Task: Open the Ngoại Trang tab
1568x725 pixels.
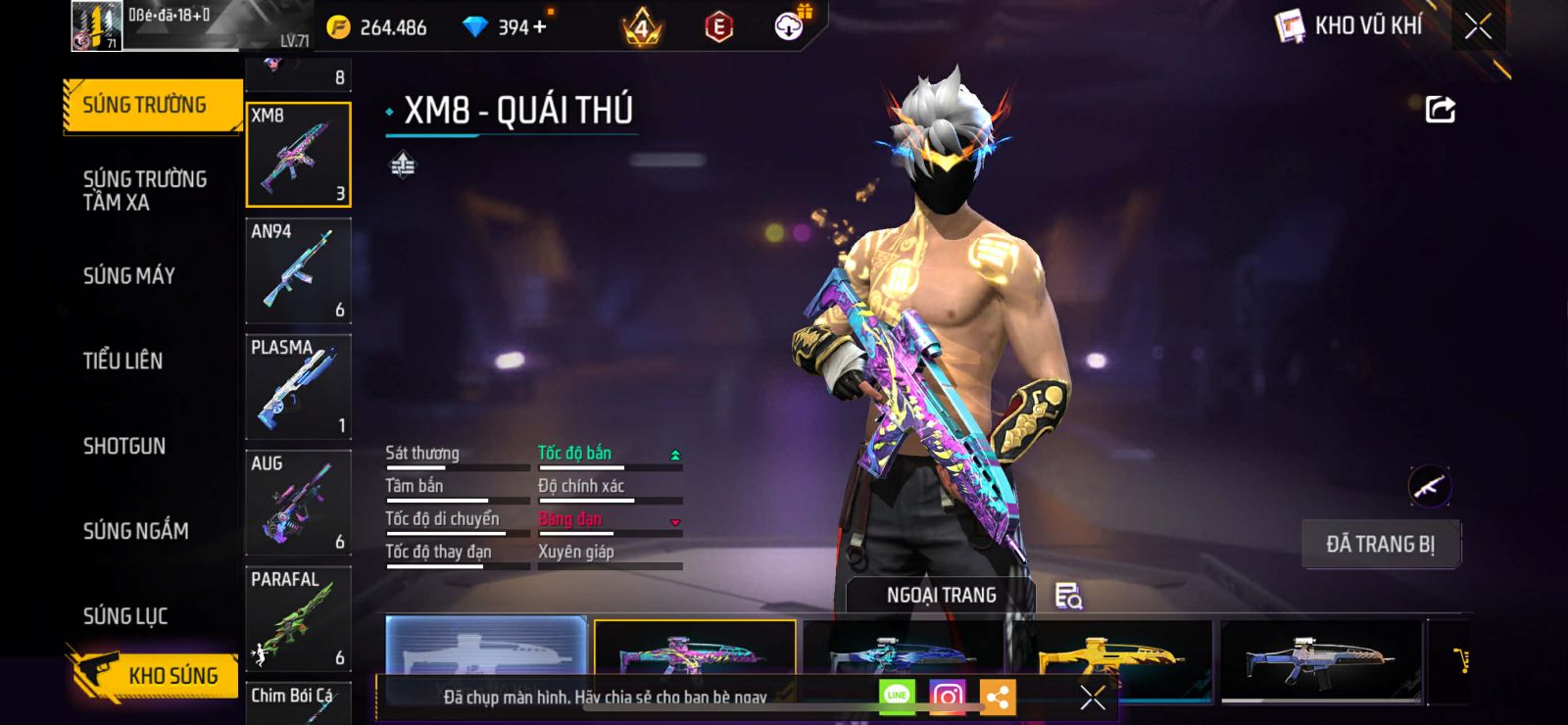Action: pyautogui.click(x=941, y=595)
